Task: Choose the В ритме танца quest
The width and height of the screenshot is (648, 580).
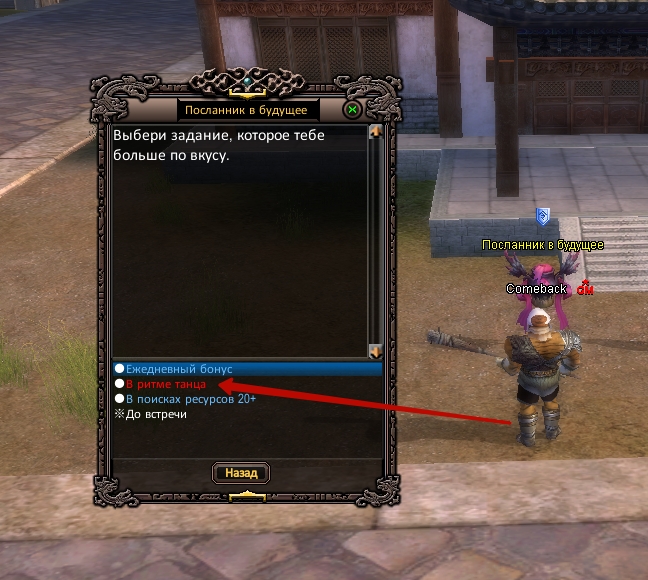Action: coord(166,384)
